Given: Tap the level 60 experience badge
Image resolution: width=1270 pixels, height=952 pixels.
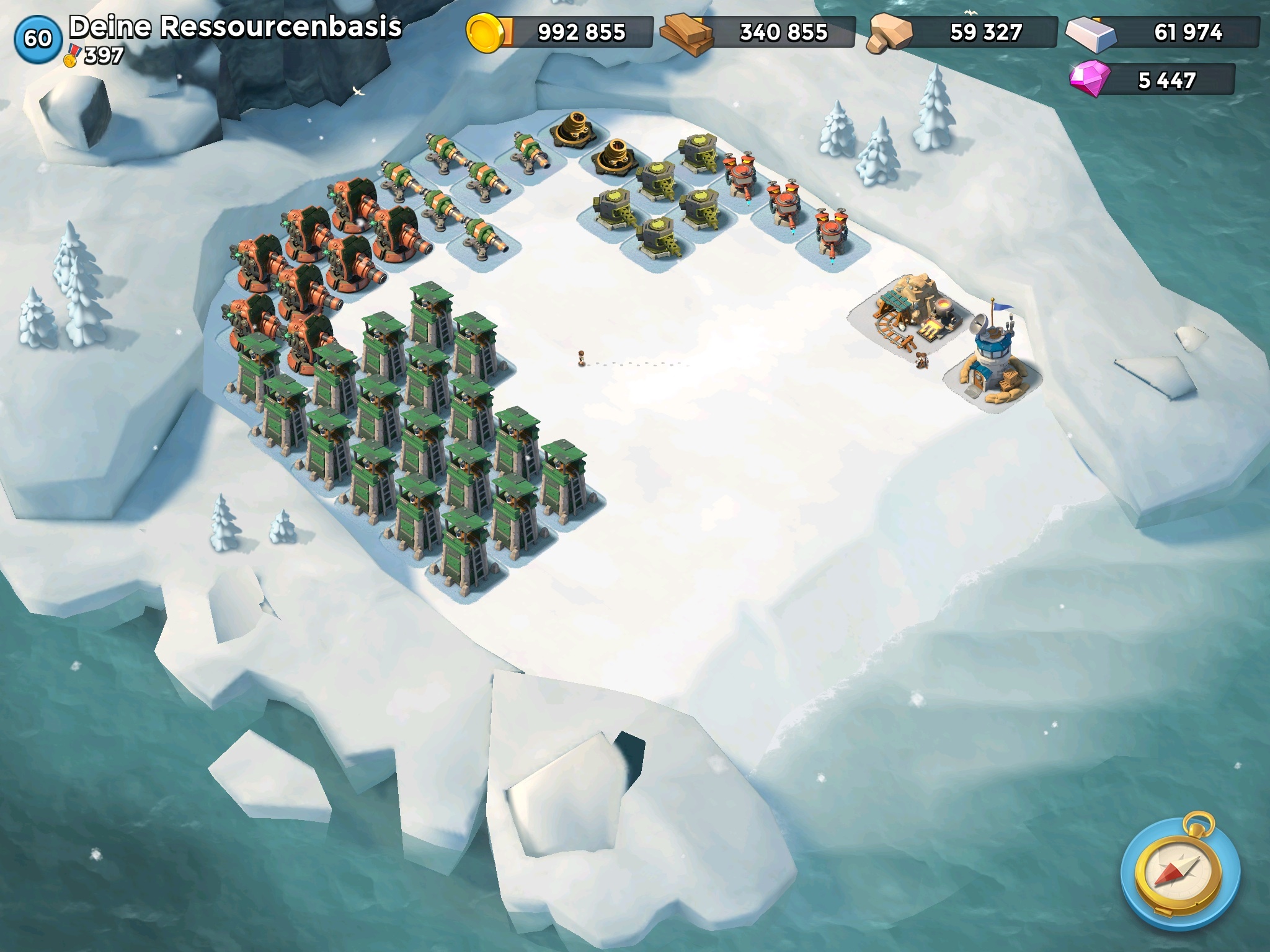Looking at the screenshot, I should (38, 38).
